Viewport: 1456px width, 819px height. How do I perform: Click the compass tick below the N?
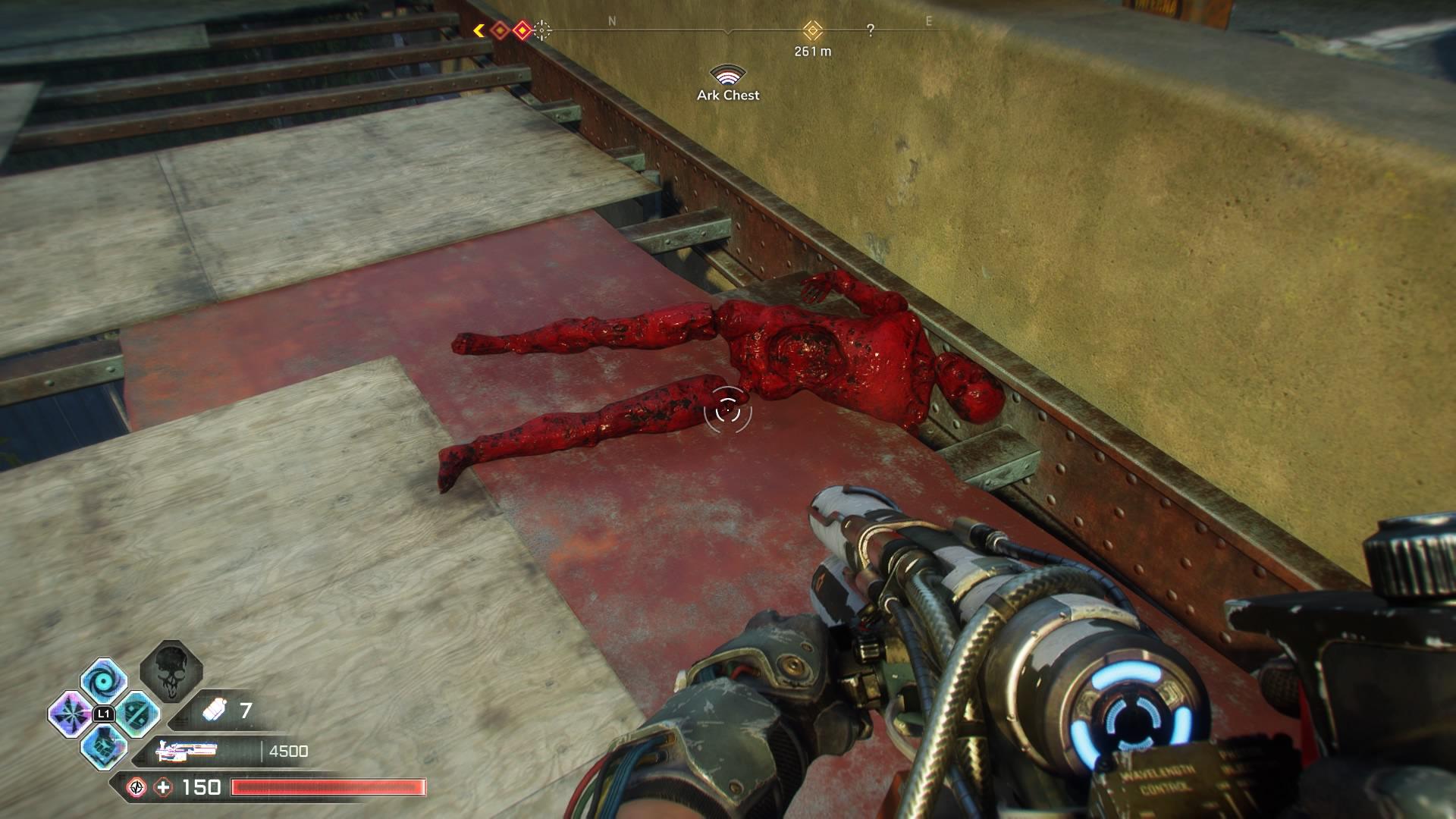click(x=728, y=32)
